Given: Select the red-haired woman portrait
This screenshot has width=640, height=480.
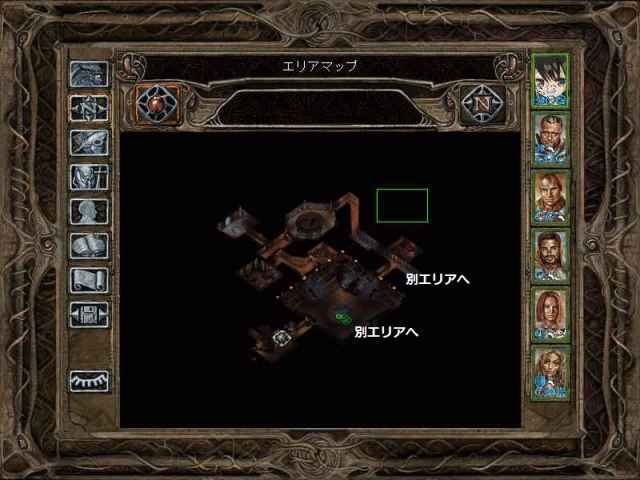Looking at the screenshot, I should [551, 314].
